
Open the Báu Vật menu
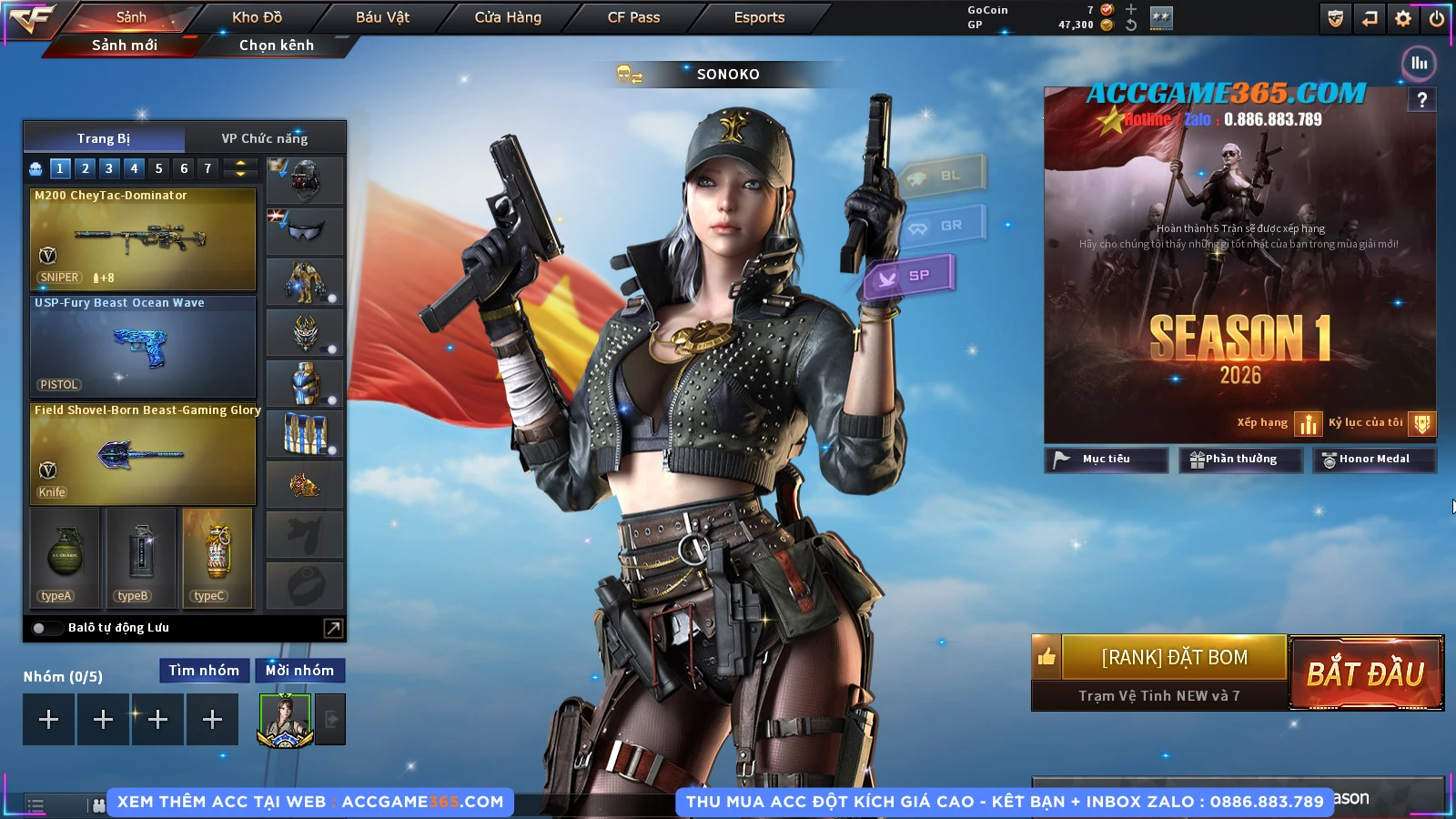pos(382,17)
